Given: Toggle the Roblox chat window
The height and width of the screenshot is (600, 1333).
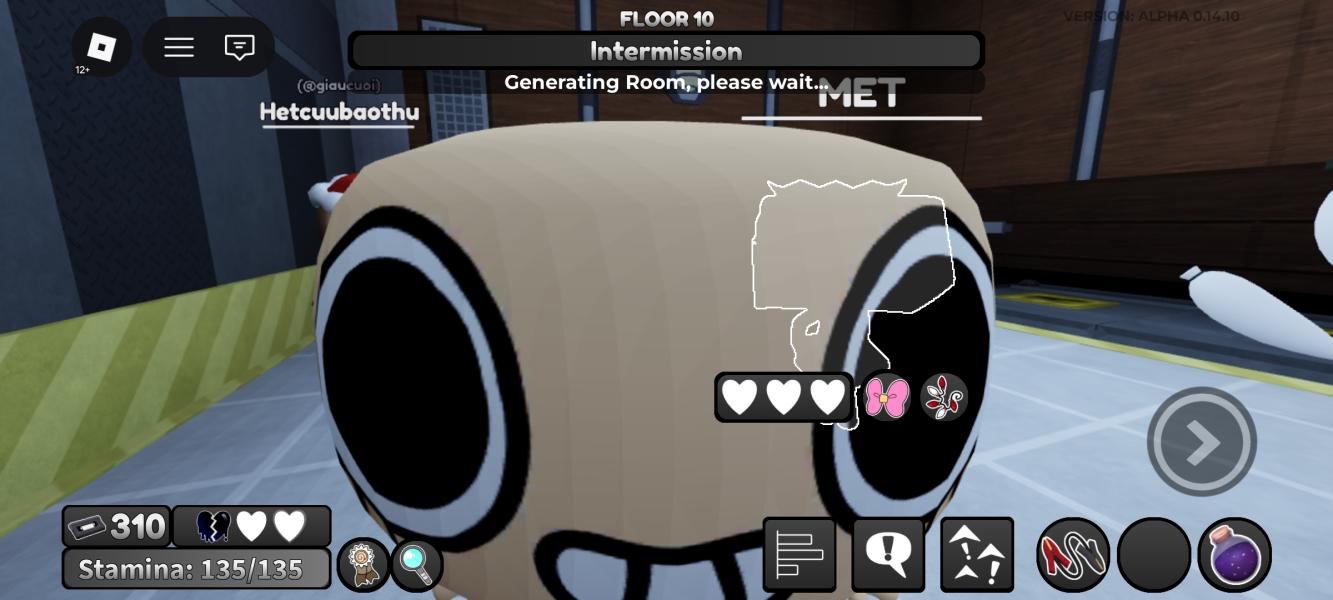Looking at the screenshot, I should tap(239, 47).
